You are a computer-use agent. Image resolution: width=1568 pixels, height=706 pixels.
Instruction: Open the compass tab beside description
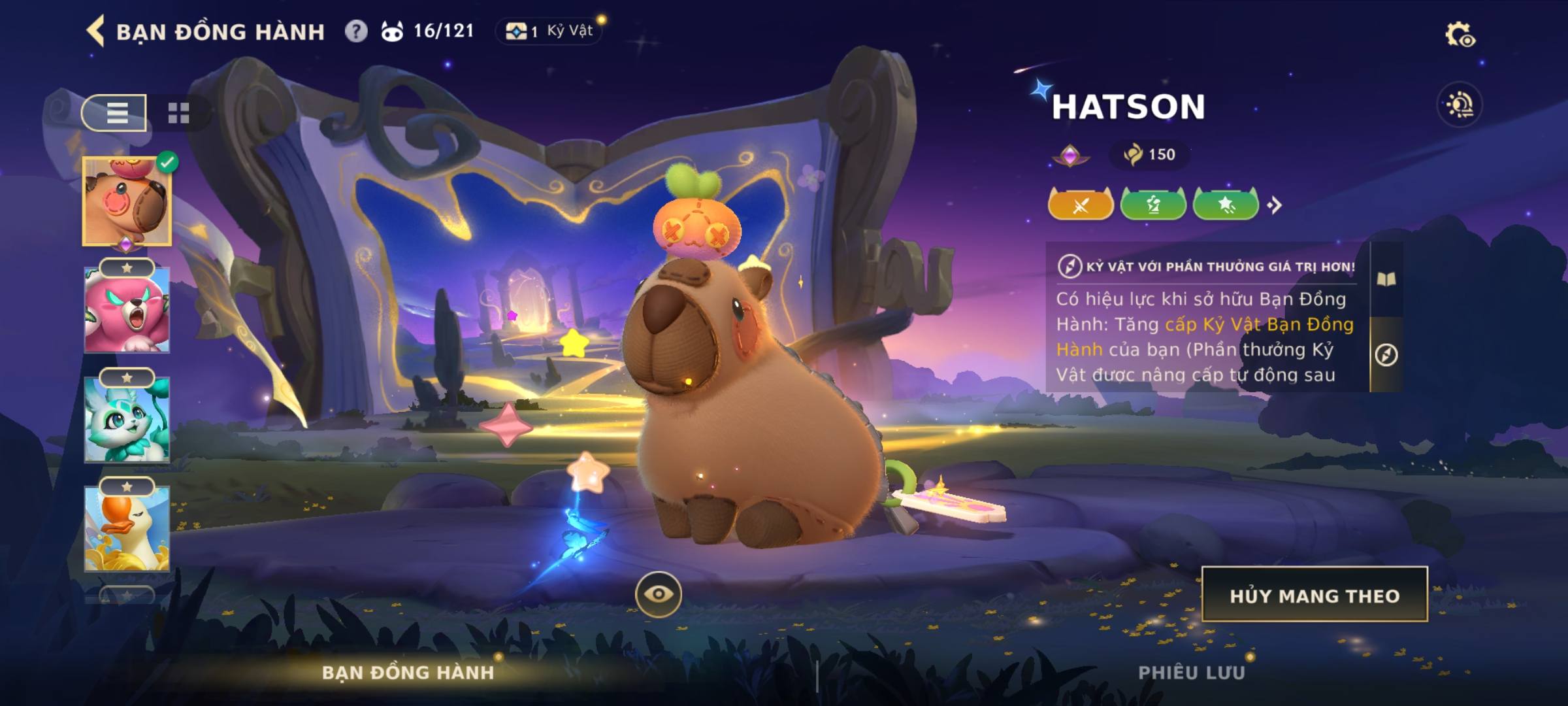1386,355
